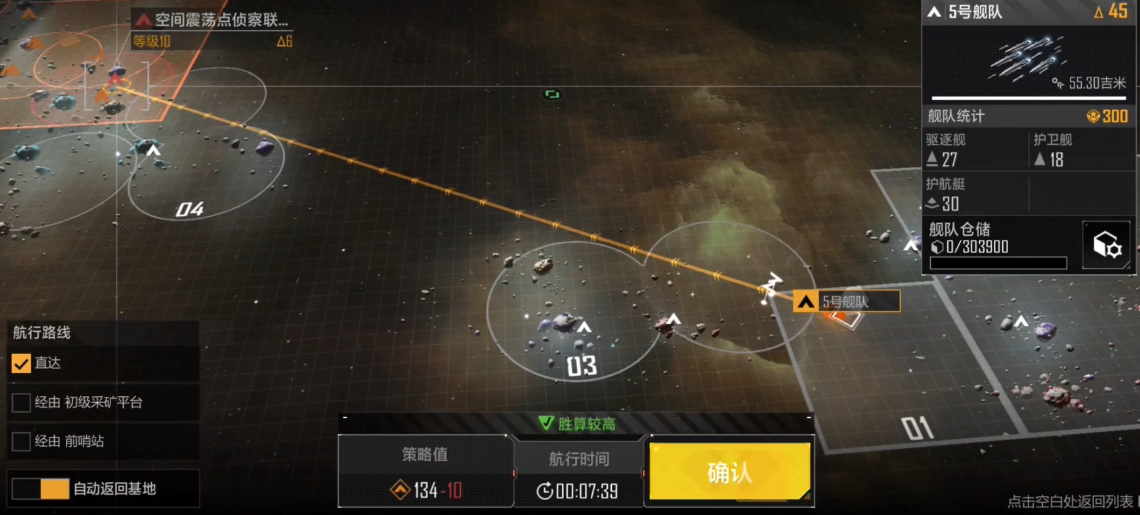Confirm the fleet dispatch with 确认
Viewport: 1140px width, 515px height.
(x=729, y=471)
